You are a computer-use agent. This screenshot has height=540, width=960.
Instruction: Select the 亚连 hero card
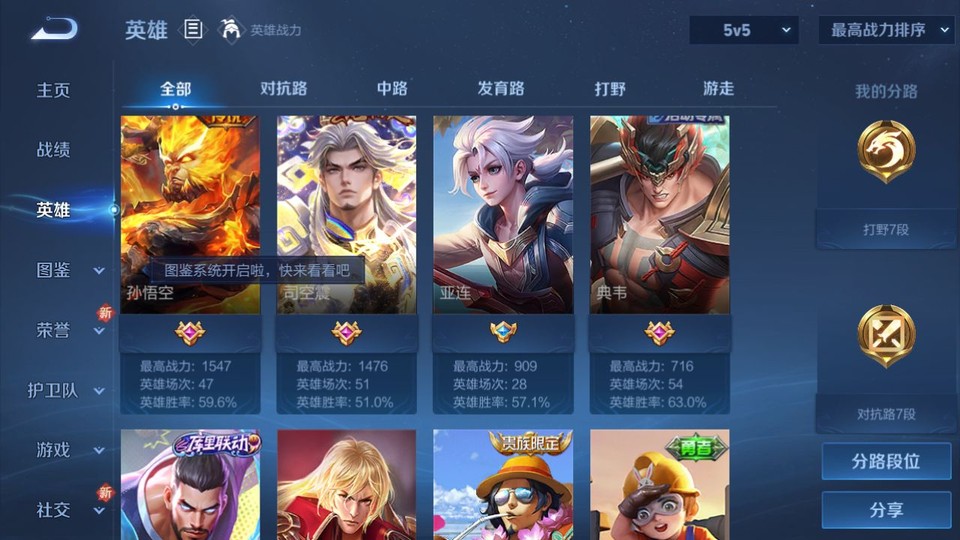[x=503, y=215]
